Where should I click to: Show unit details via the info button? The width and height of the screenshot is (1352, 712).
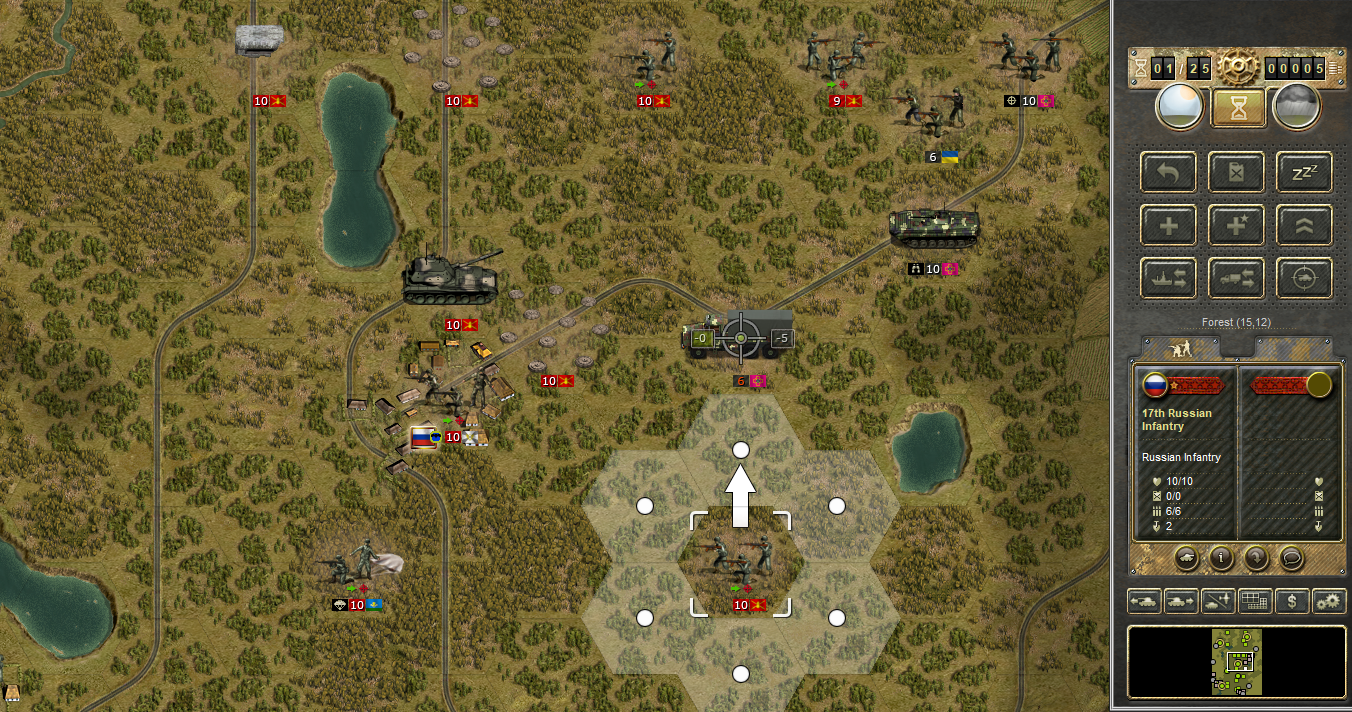click(x=1220, y=558)
